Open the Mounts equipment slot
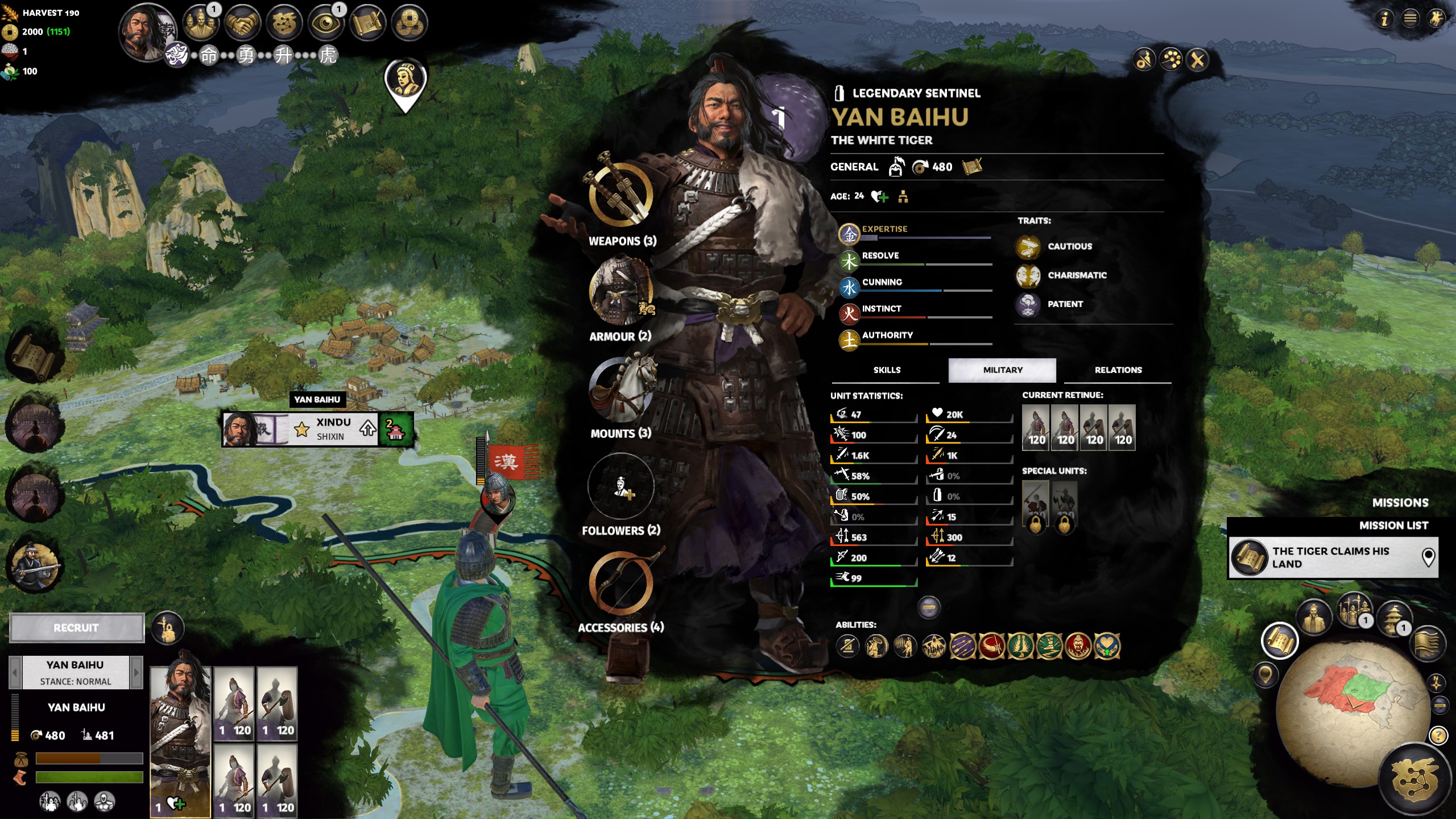Viewport: 1456px width, 819px height. [x=621, y=389]
